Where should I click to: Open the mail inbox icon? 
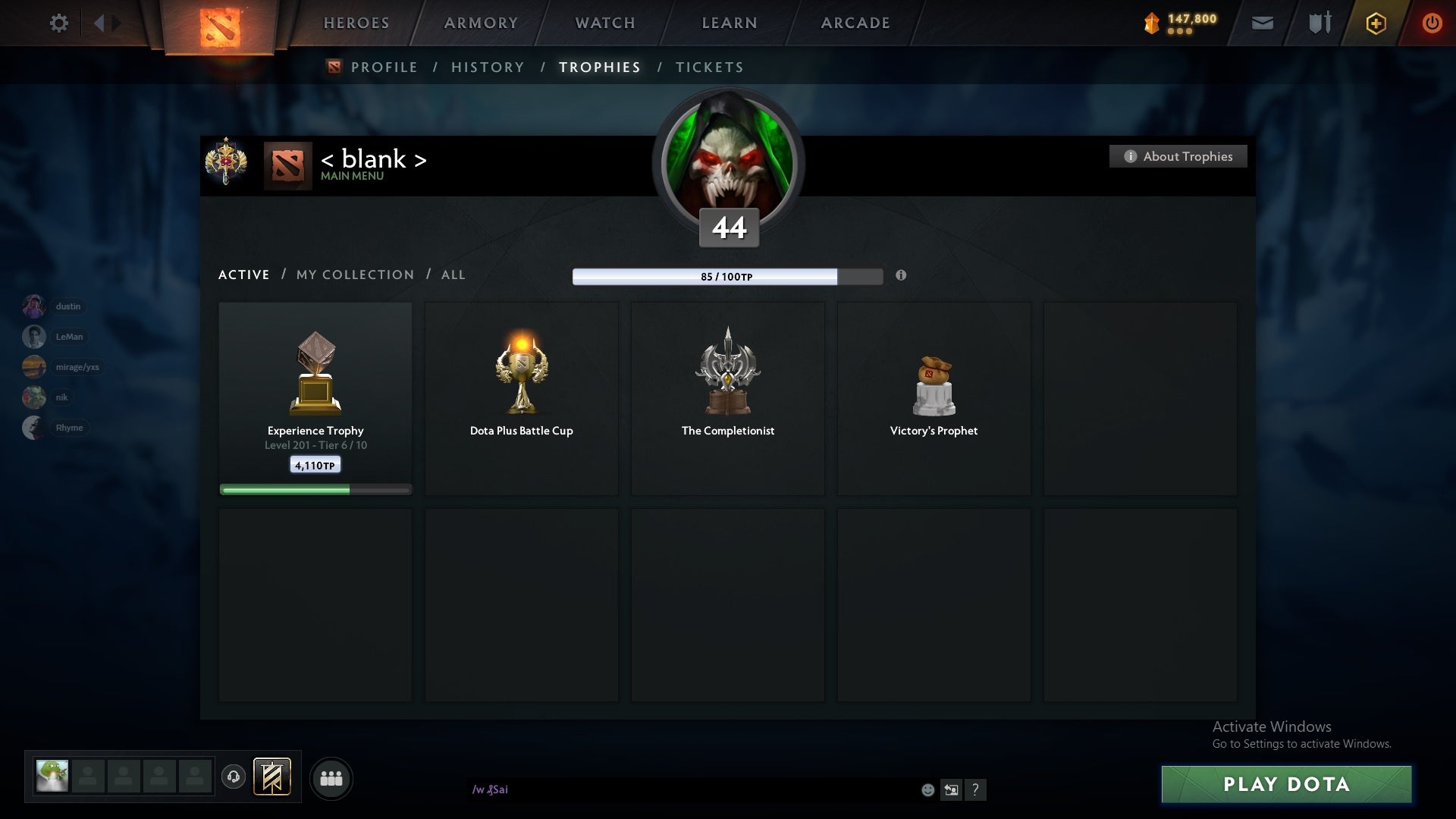click(x=1263, y=23)
